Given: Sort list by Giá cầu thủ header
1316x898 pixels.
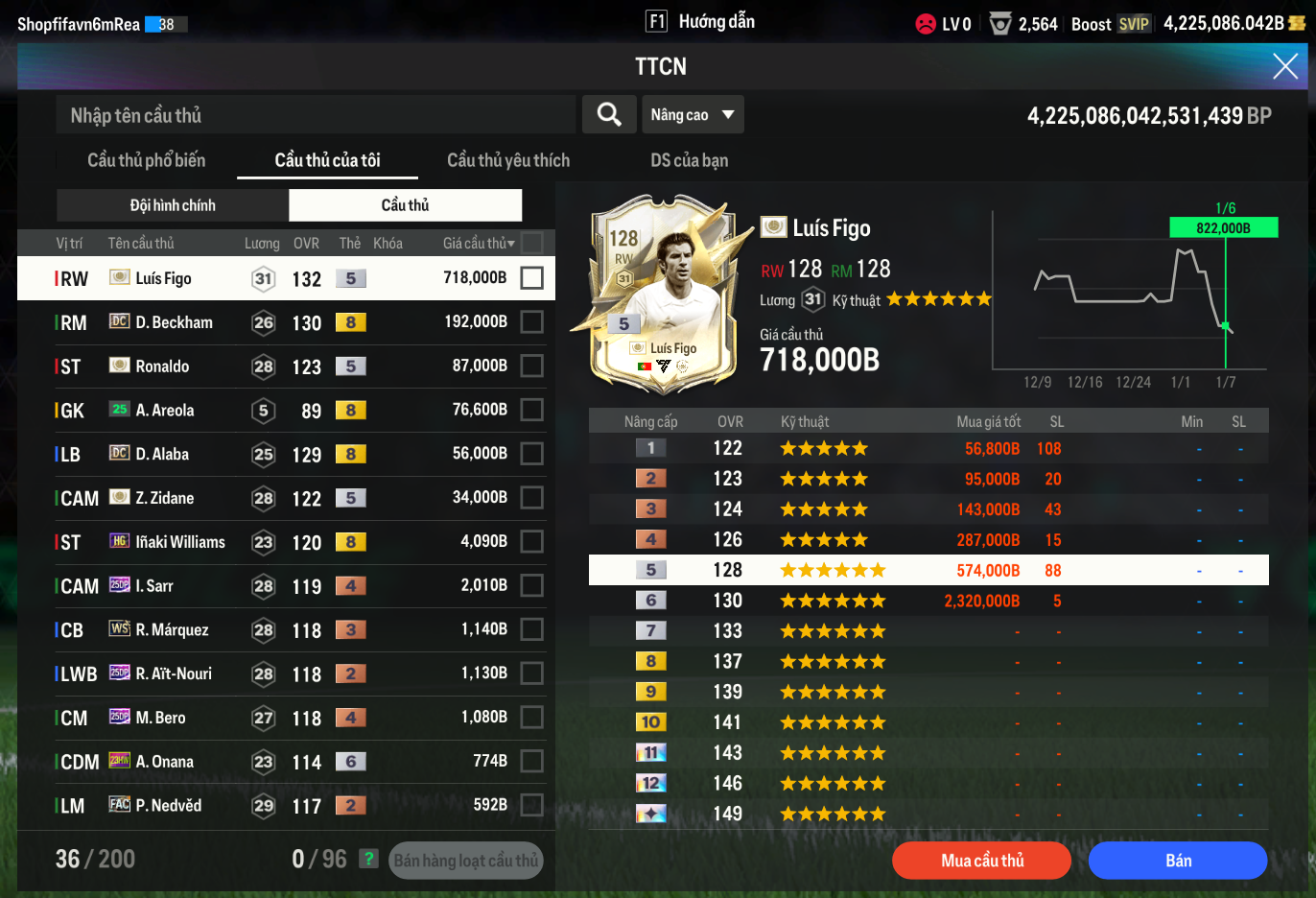Looking at the screenshot, I should [478, 244].
